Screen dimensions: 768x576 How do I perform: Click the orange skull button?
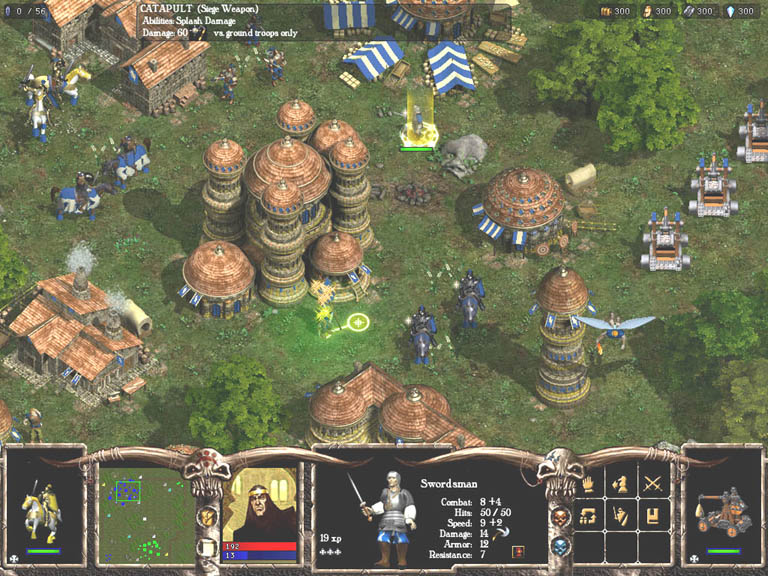[x=560, y=517]
